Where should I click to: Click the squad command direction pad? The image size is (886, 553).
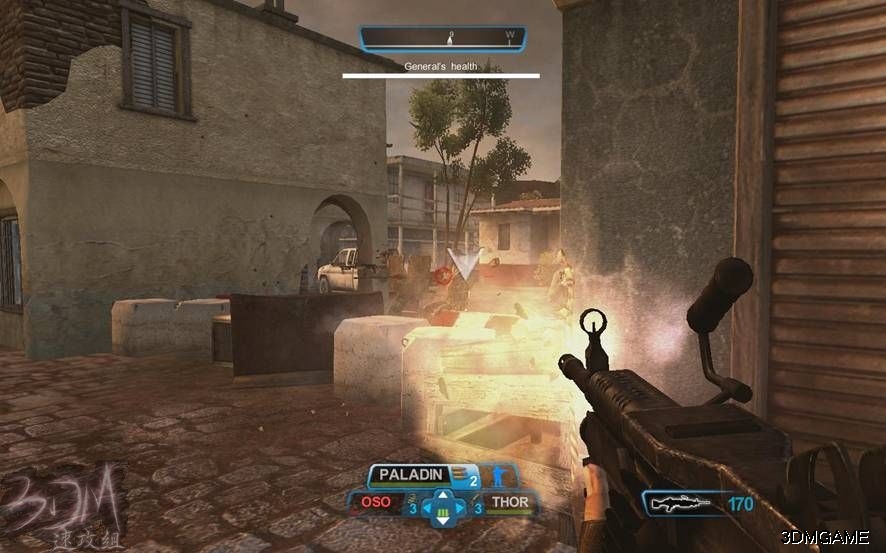(x=440, y=509)
